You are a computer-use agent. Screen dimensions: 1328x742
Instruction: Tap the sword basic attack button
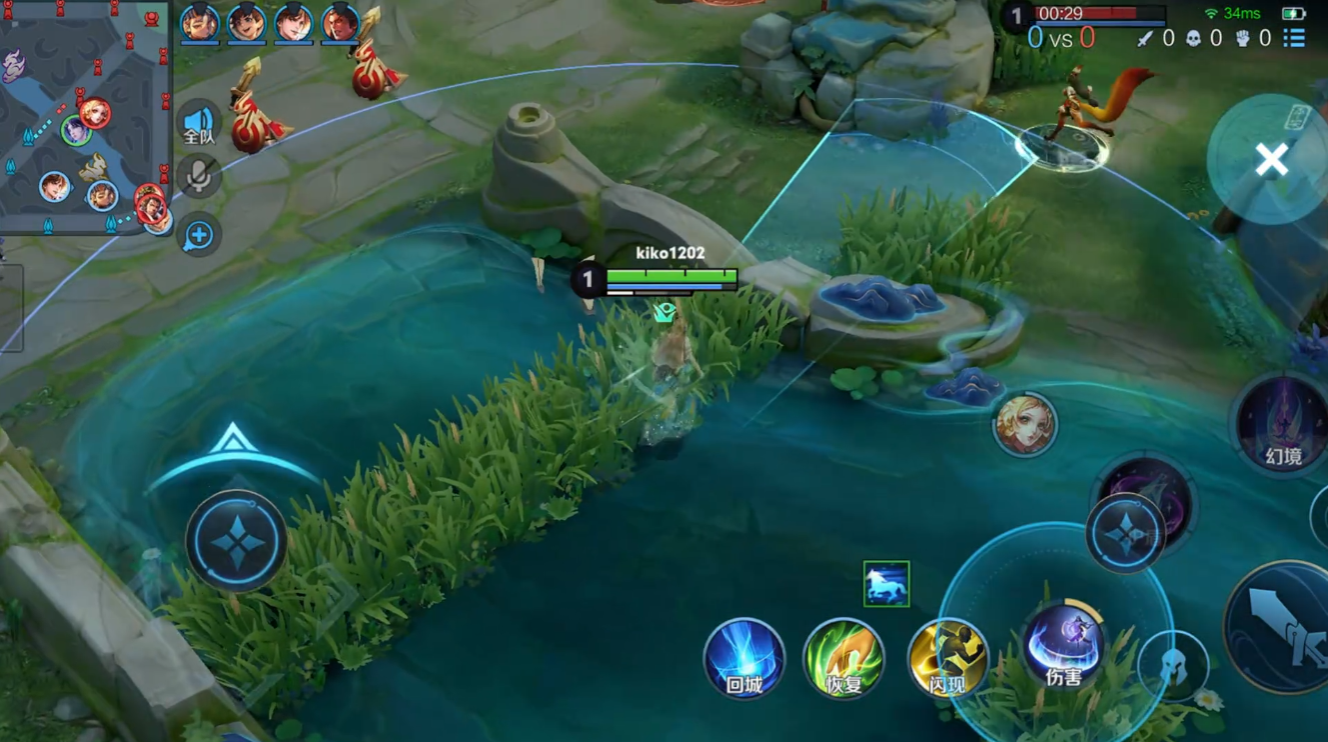tap(1286, 628)
